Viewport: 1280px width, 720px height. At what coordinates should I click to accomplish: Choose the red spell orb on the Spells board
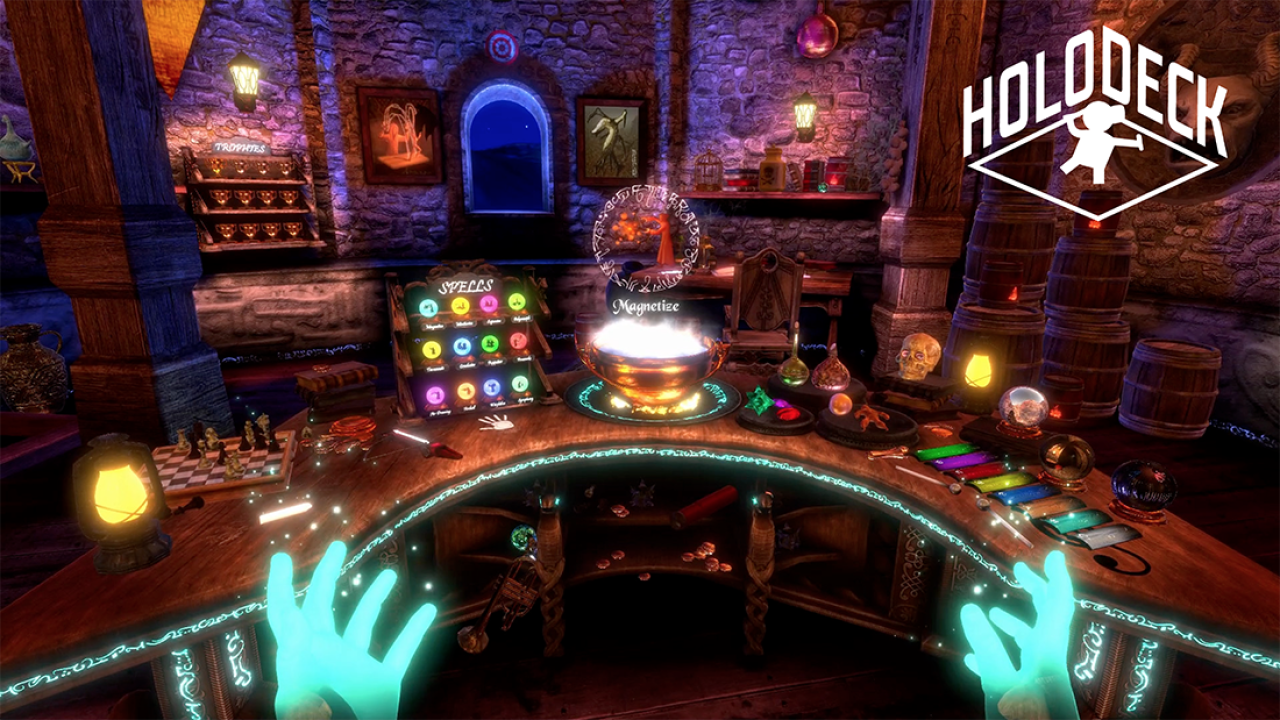click(519, 341)
